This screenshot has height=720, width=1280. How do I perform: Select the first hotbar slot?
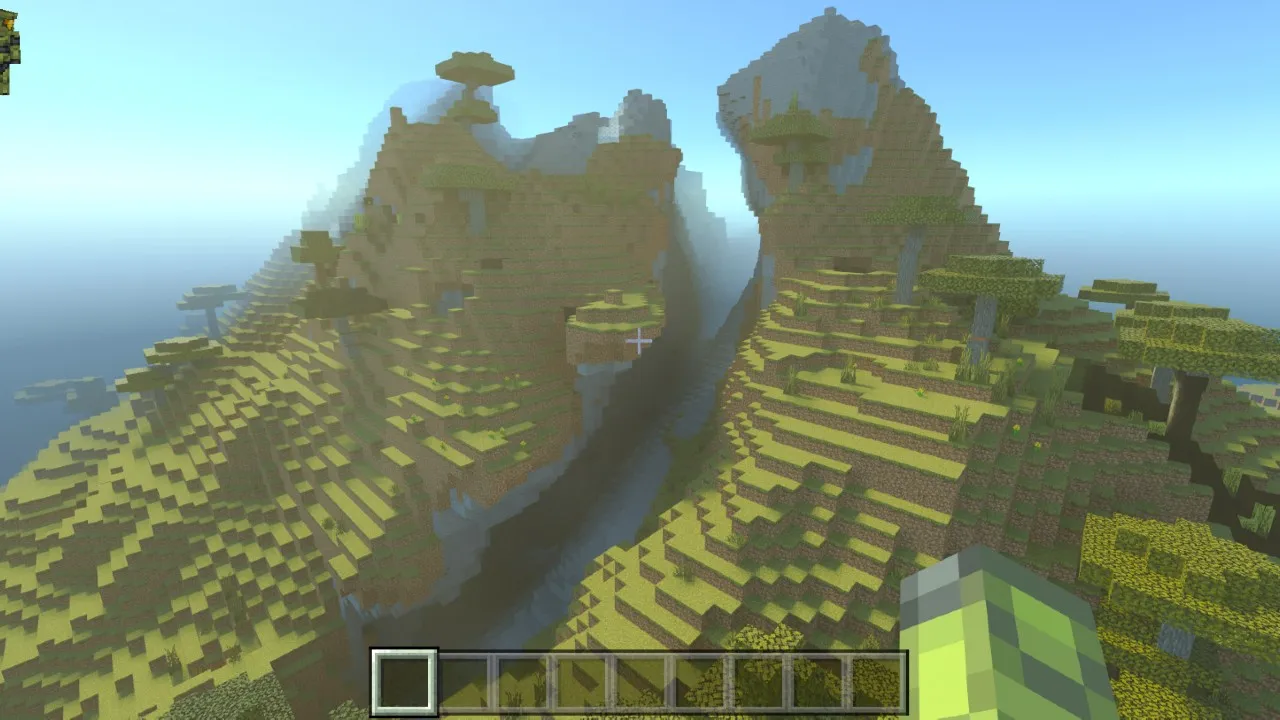(404, 682)
